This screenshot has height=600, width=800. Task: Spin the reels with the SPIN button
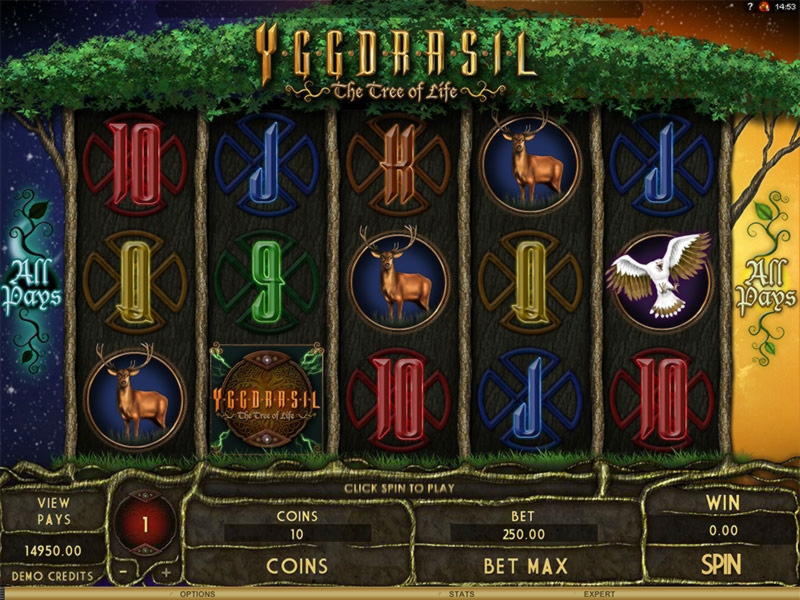coord(720,564)
